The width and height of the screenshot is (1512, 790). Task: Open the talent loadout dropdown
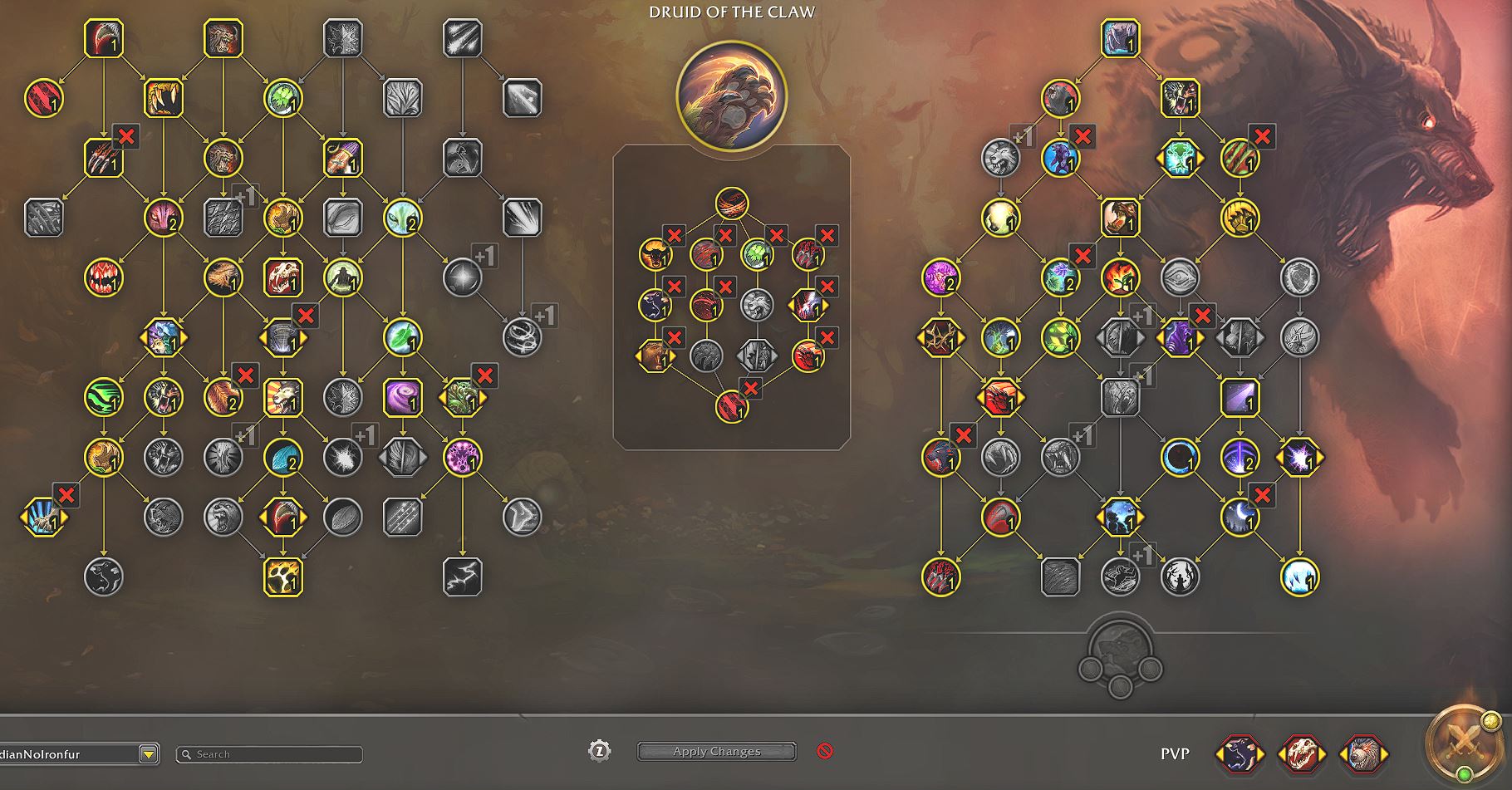point(148,754)
